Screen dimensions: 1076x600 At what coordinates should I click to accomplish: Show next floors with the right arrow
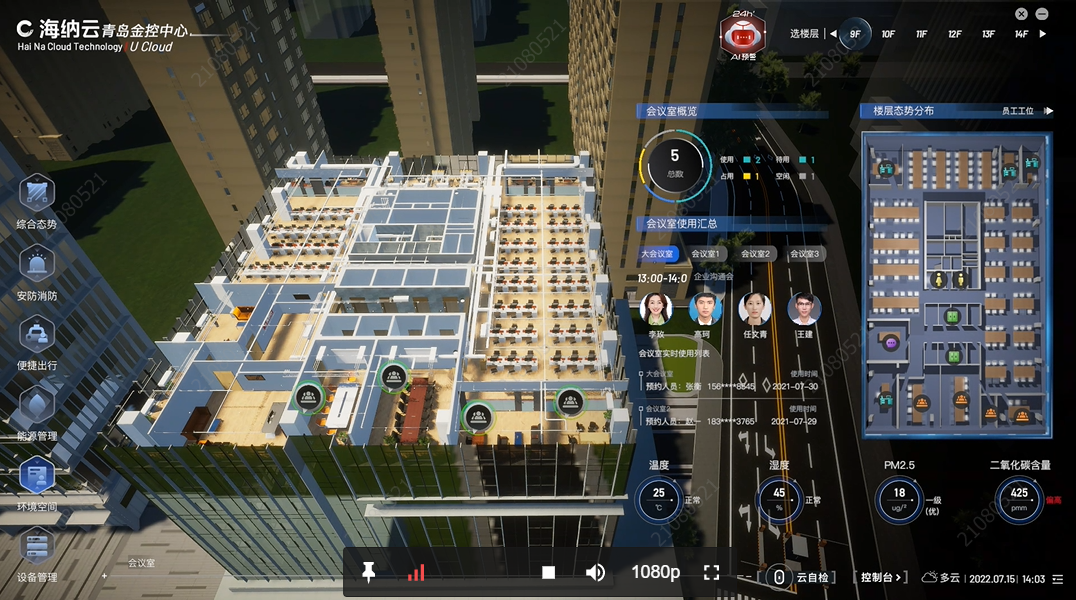[x=1043, y=34]
